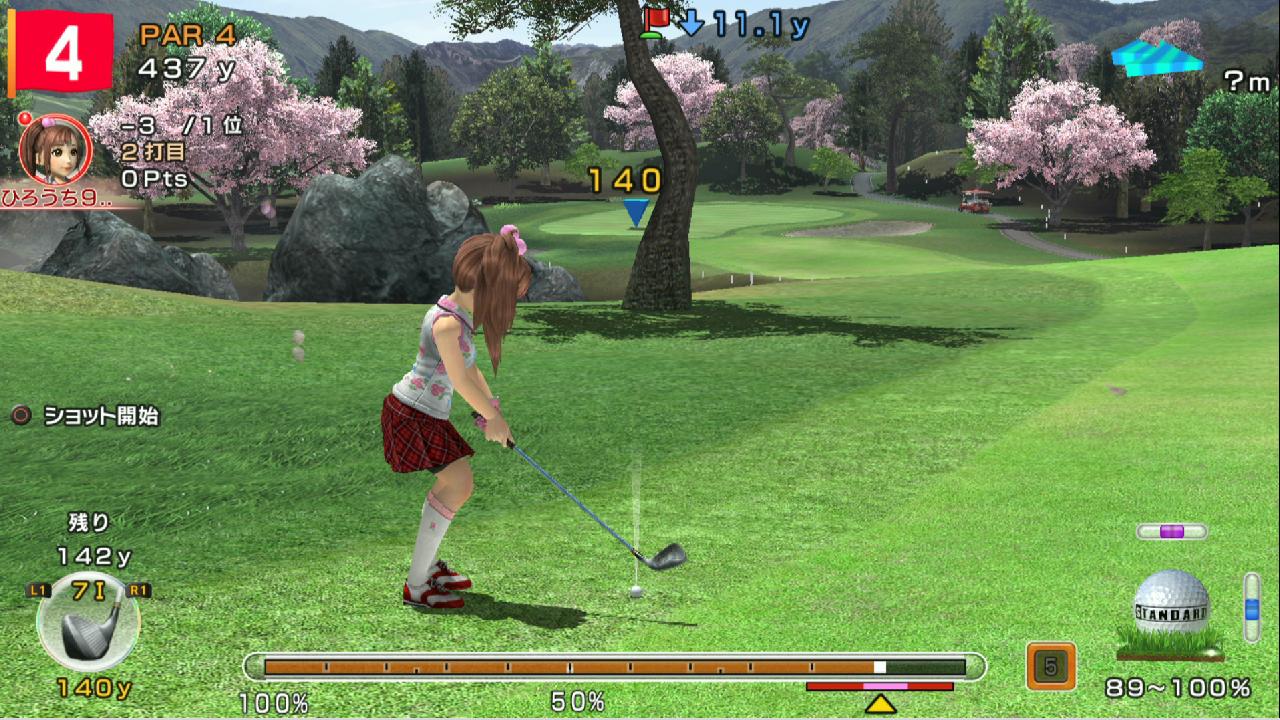The height and width of the screenshot is (720, 1280).
Task: Click the yellow impact triangle marker
Action: (880, 704)
